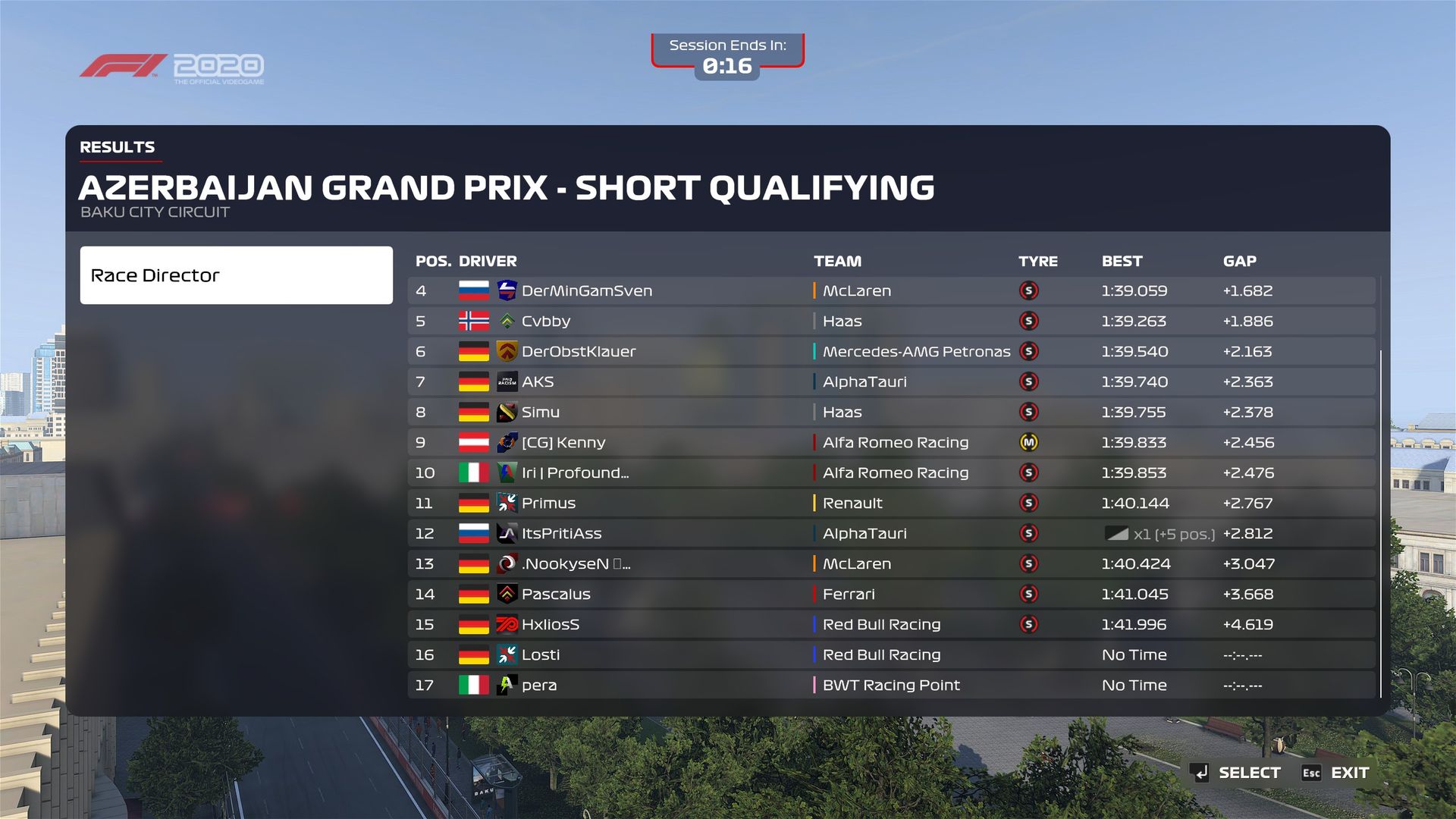Click DerObstKlauer's Mercedes-AMG Petronas row
Screen dimensions: 1456x819
[891, 352]
